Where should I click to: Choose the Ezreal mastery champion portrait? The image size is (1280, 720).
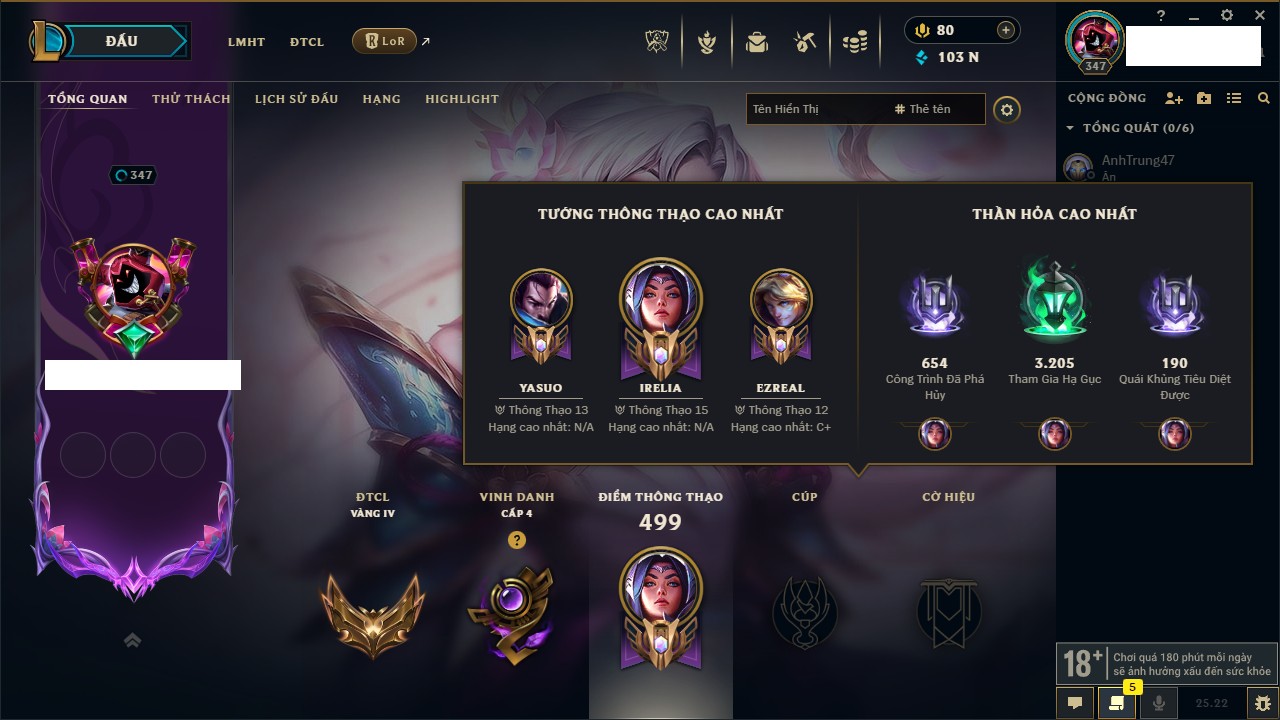pos(781,300)
